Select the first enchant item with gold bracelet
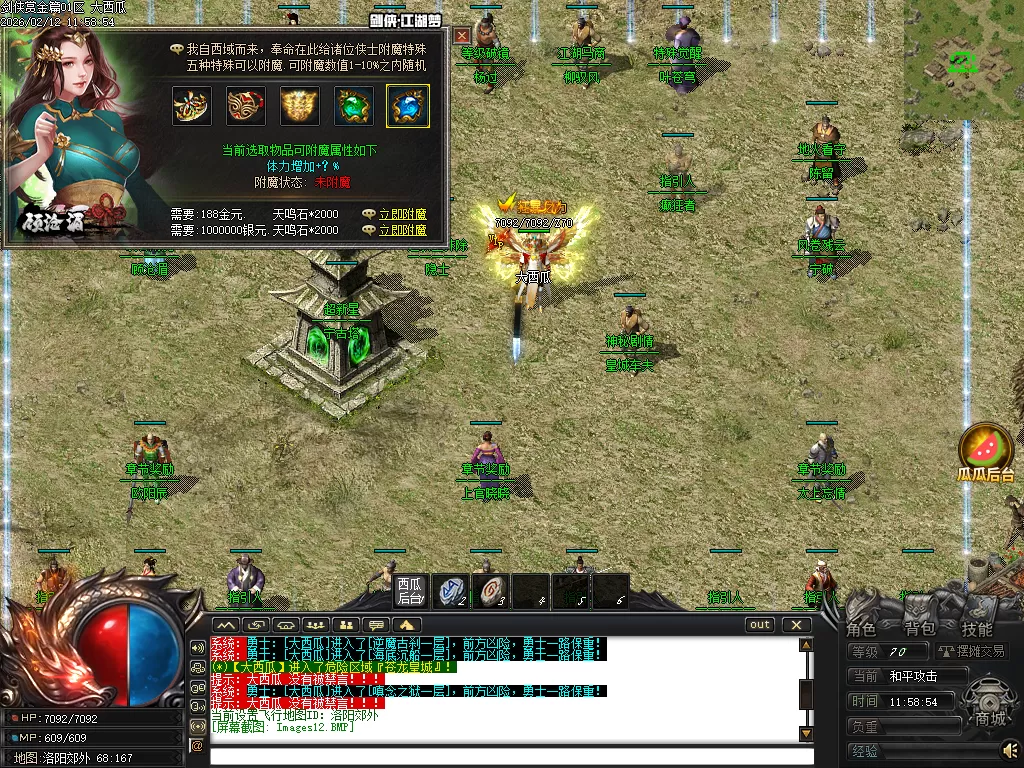Viewport: 1024px width, 768px height. pyautogui.click(x=192, y=106)
